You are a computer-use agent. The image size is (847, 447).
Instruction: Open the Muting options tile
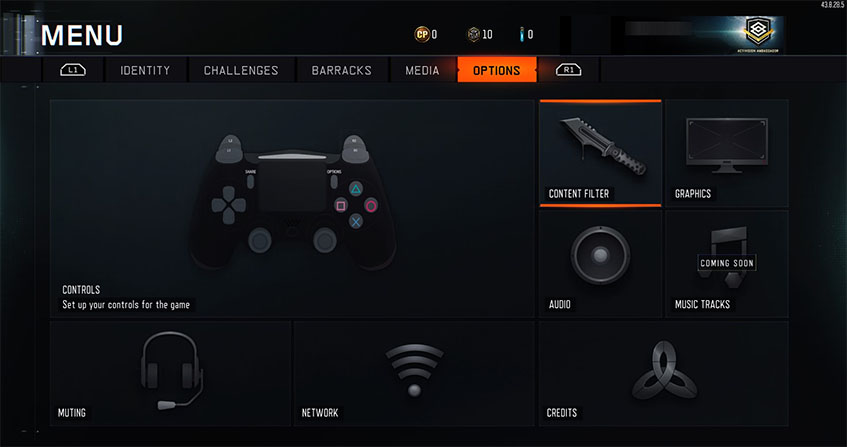pos(170,372)
